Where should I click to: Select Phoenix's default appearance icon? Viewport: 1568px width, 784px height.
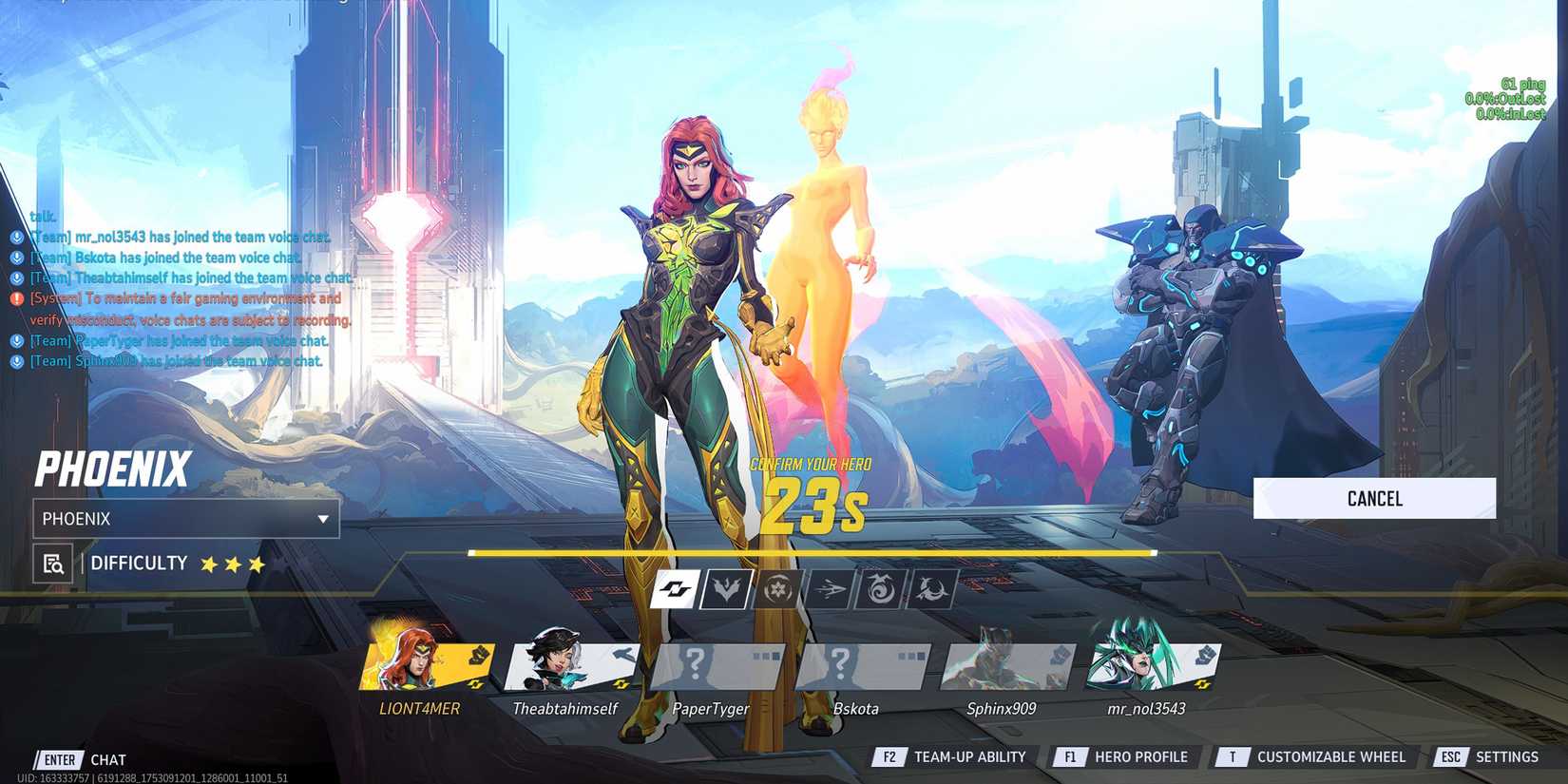coord(675,589)
